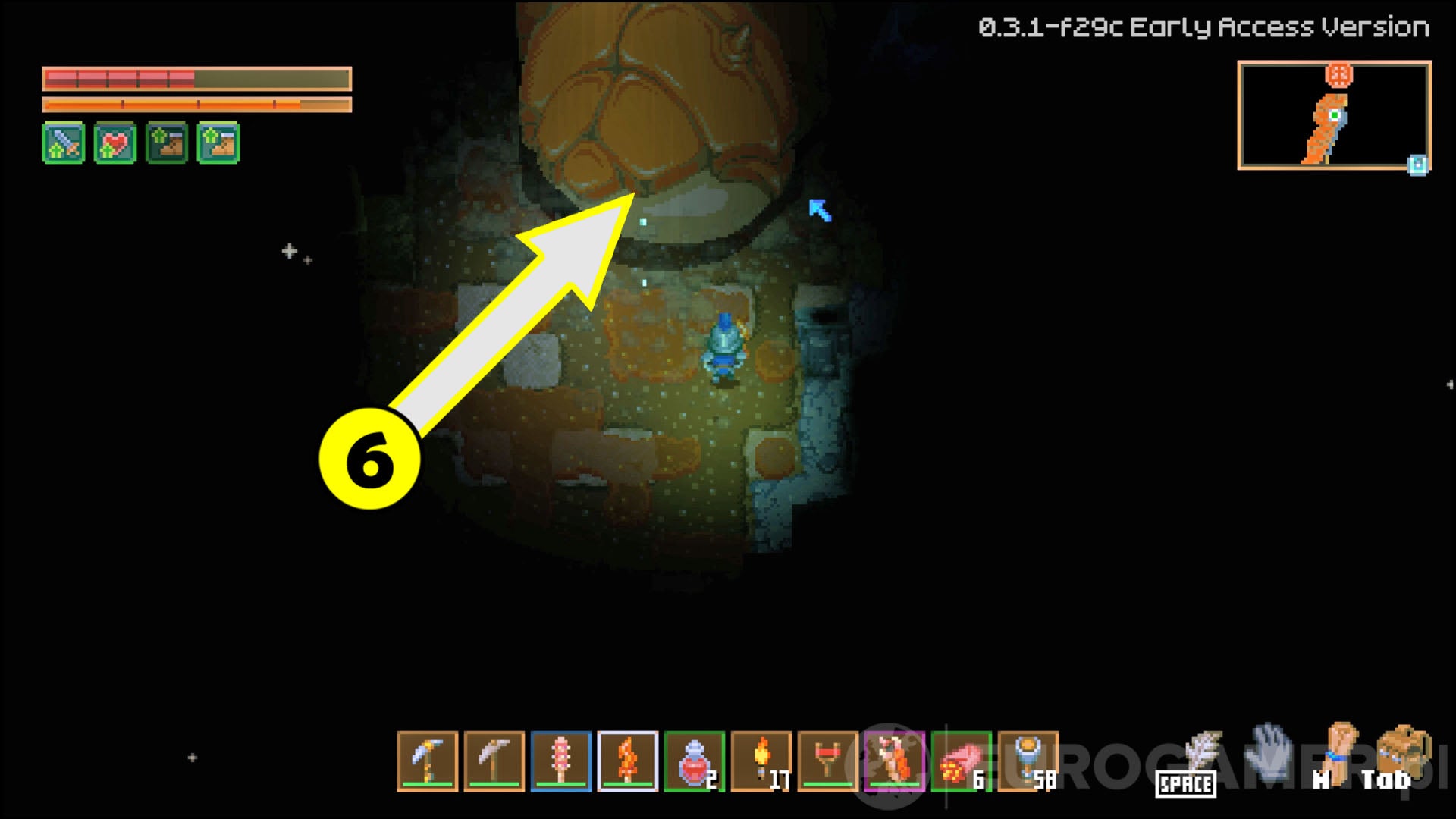Toggle the purple-framed meat skewer slot selection
This screenshot has width=1456, height=819.
pos(895,760)
